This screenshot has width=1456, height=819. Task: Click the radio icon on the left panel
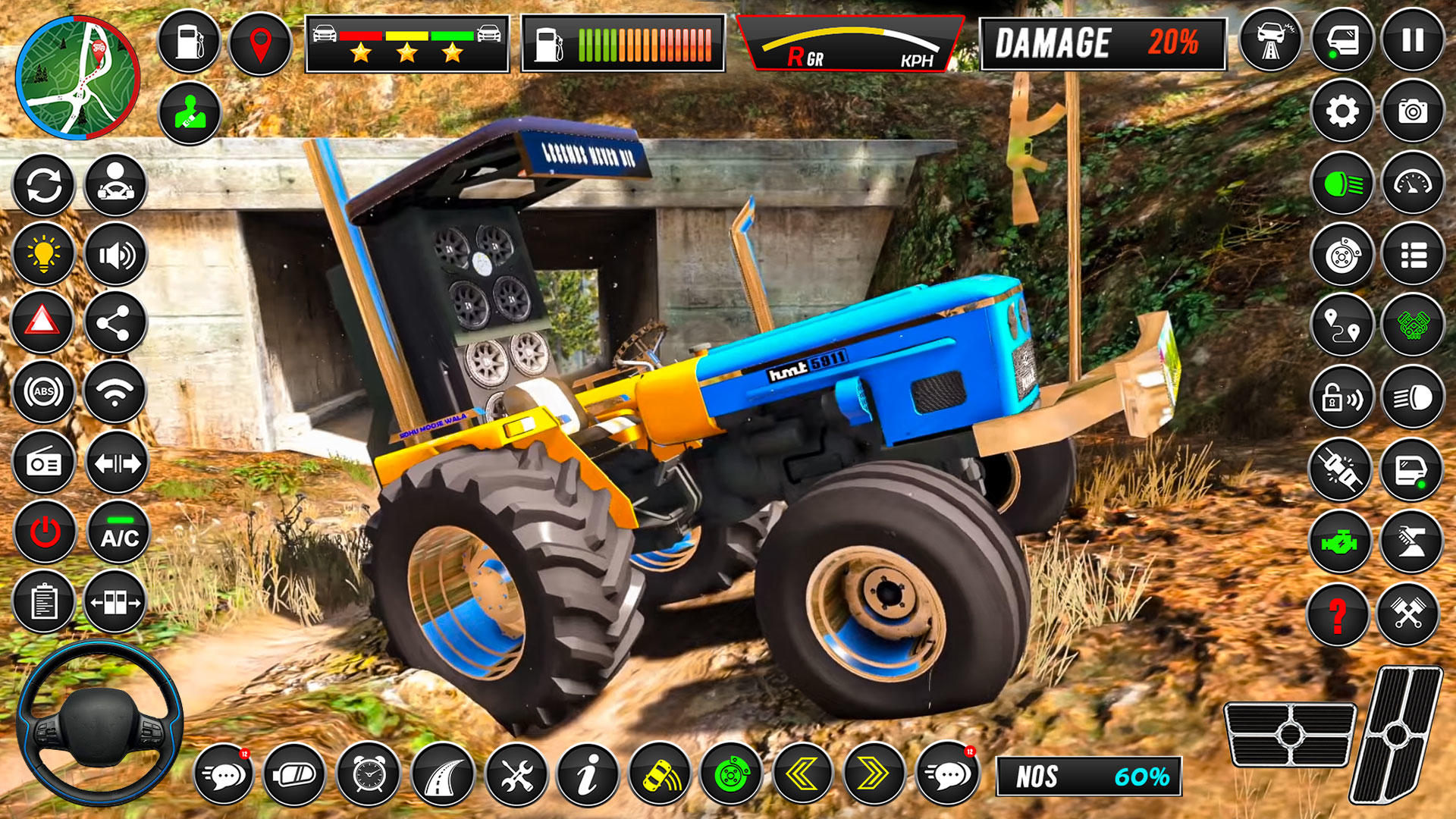tap(43, 461)
